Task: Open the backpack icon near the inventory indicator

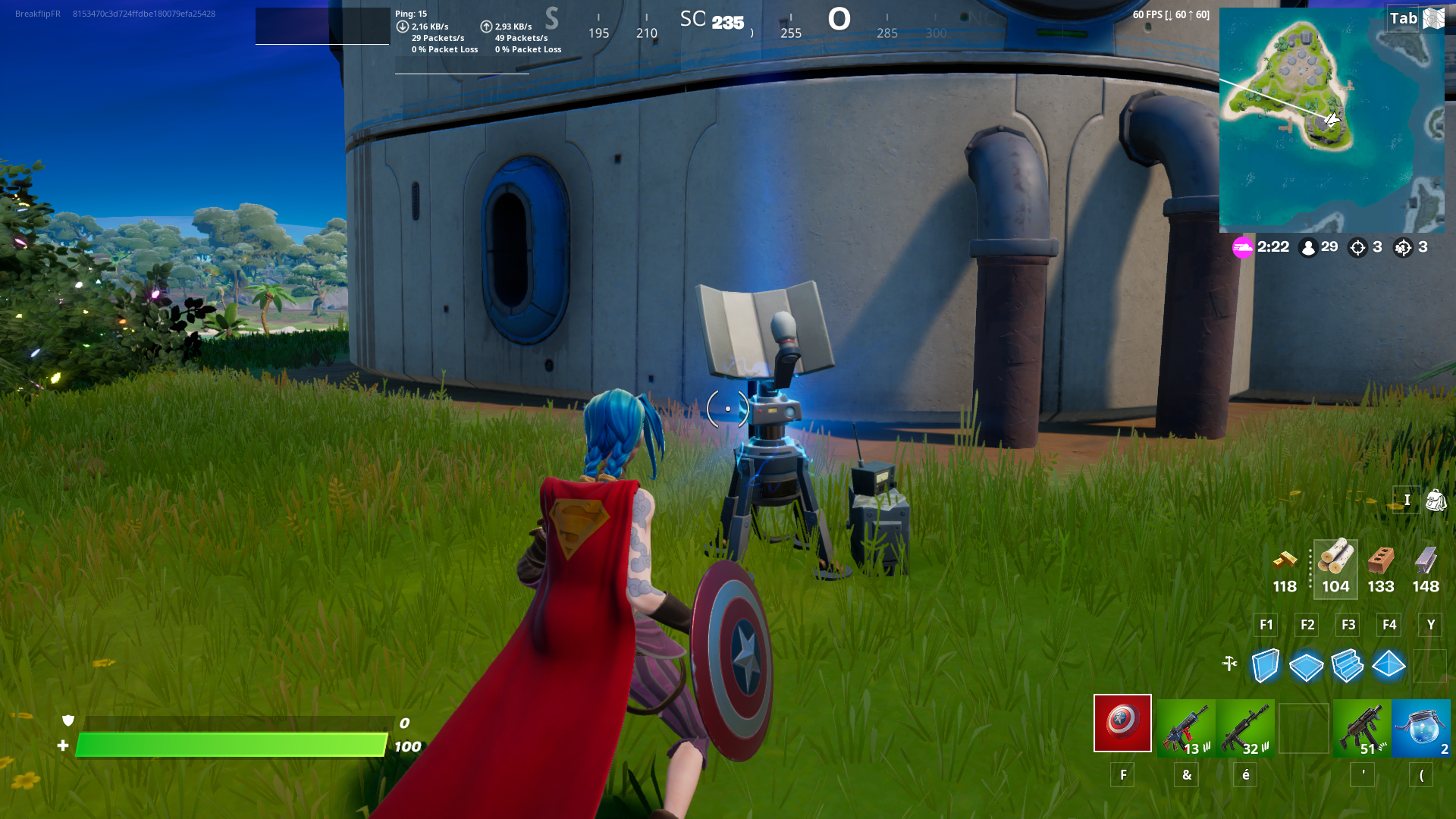Action: tap(1436, 500)
